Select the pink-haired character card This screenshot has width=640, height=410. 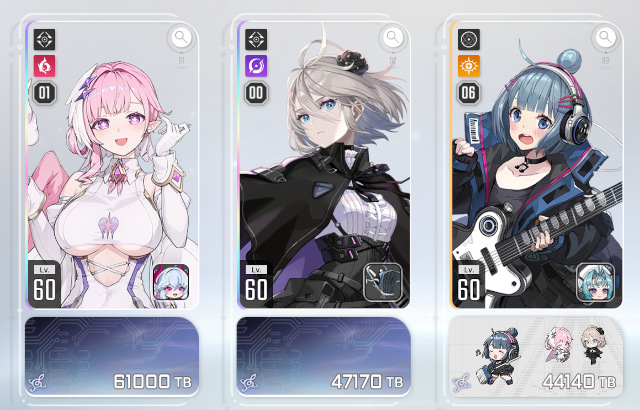[110, 170]
